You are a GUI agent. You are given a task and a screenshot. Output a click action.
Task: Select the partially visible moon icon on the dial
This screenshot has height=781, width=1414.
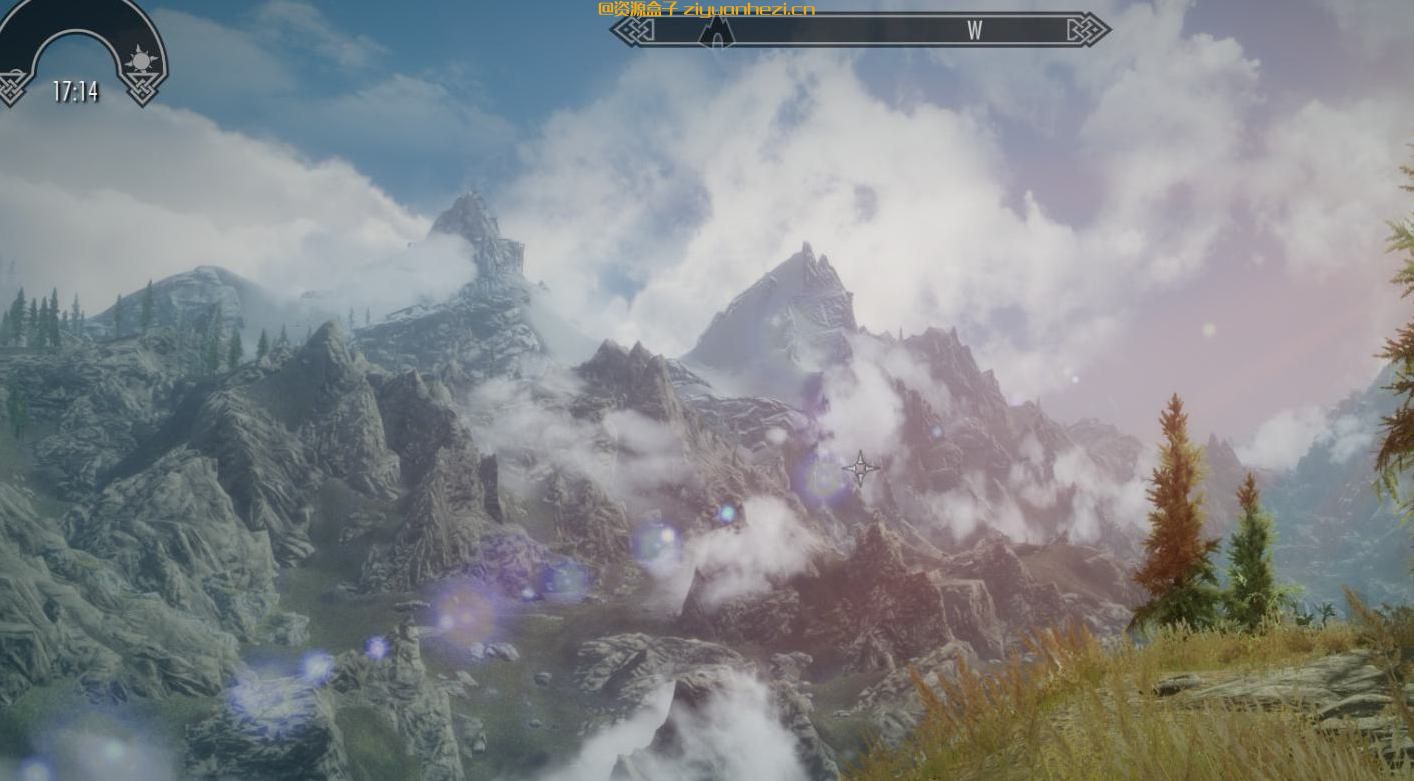(14, 70)
